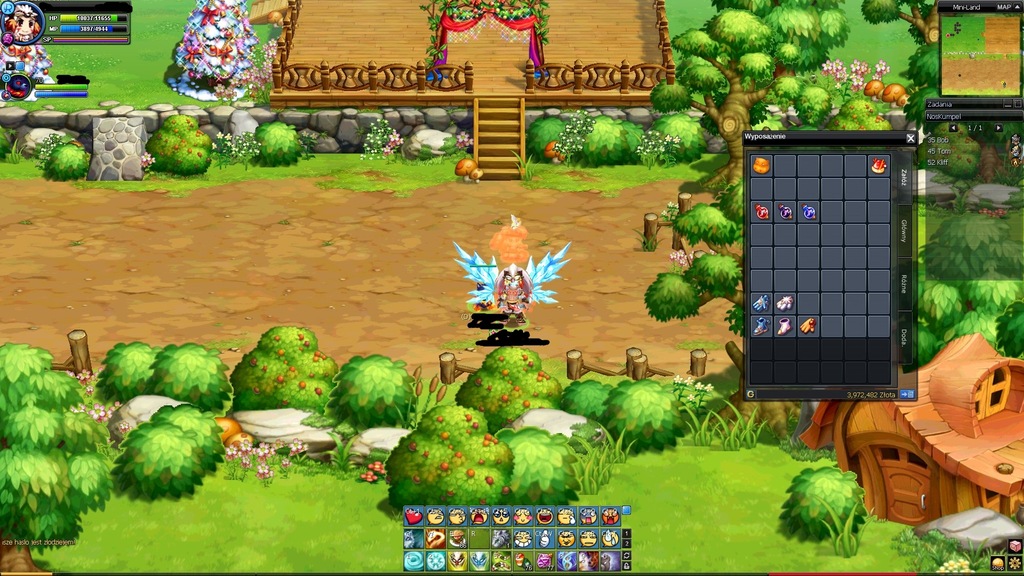Viewport: 1024px width, 576px height.
Task: Close the Wyposażenie inventory window
Action: click(910, 138)
